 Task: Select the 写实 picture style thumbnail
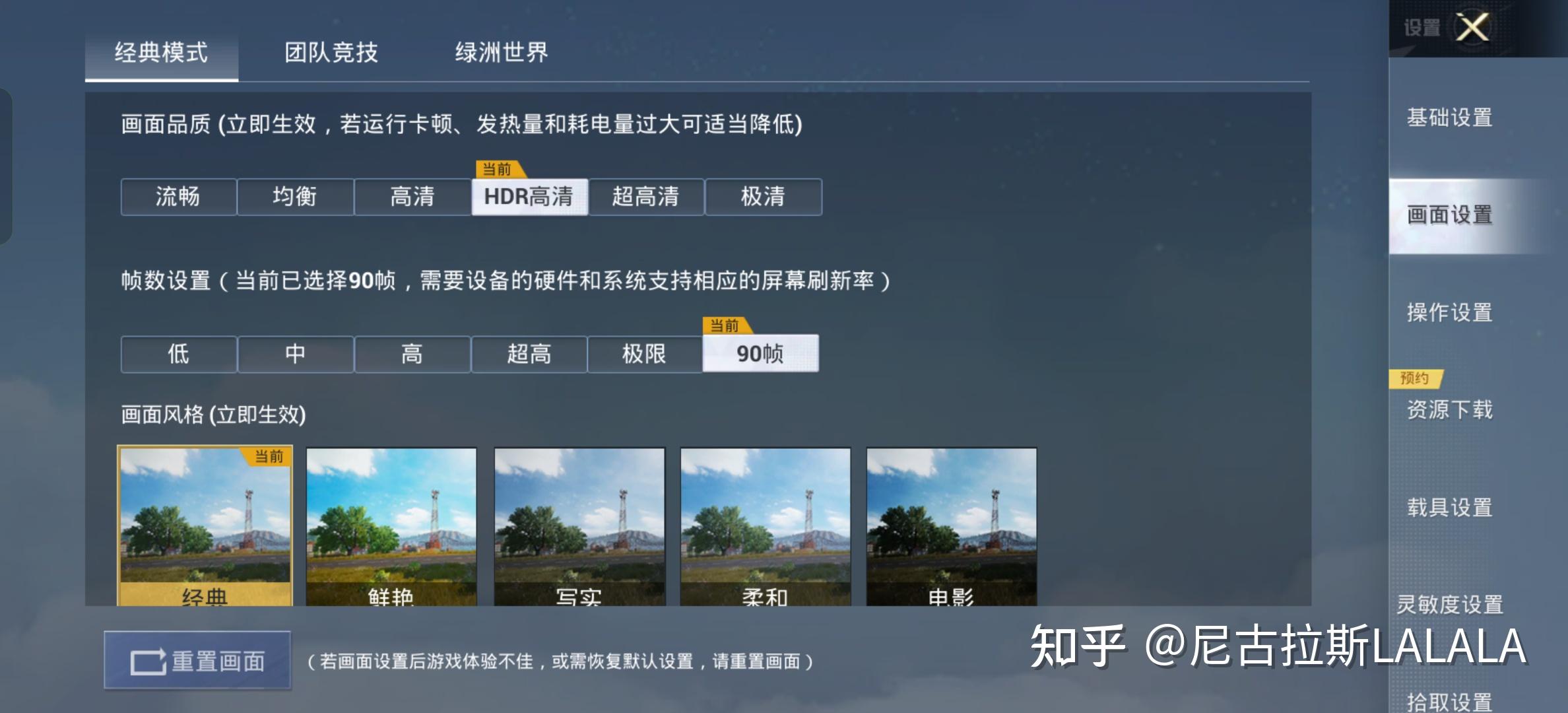click(x=579, y=528)
